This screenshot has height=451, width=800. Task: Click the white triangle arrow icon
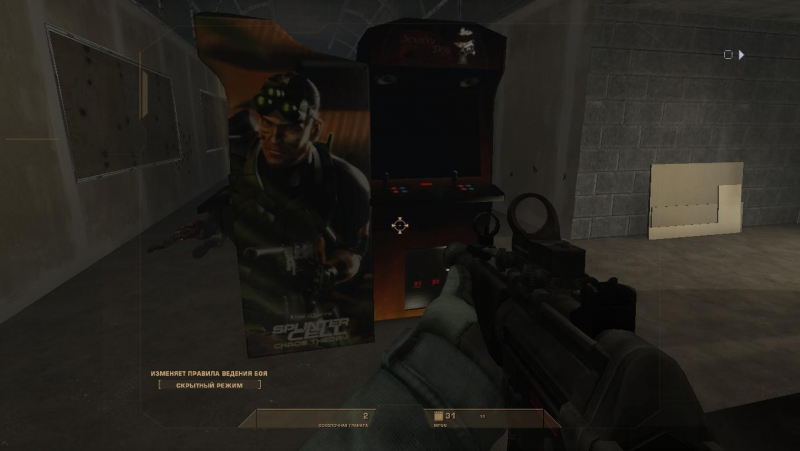click(x=741, y=55)
